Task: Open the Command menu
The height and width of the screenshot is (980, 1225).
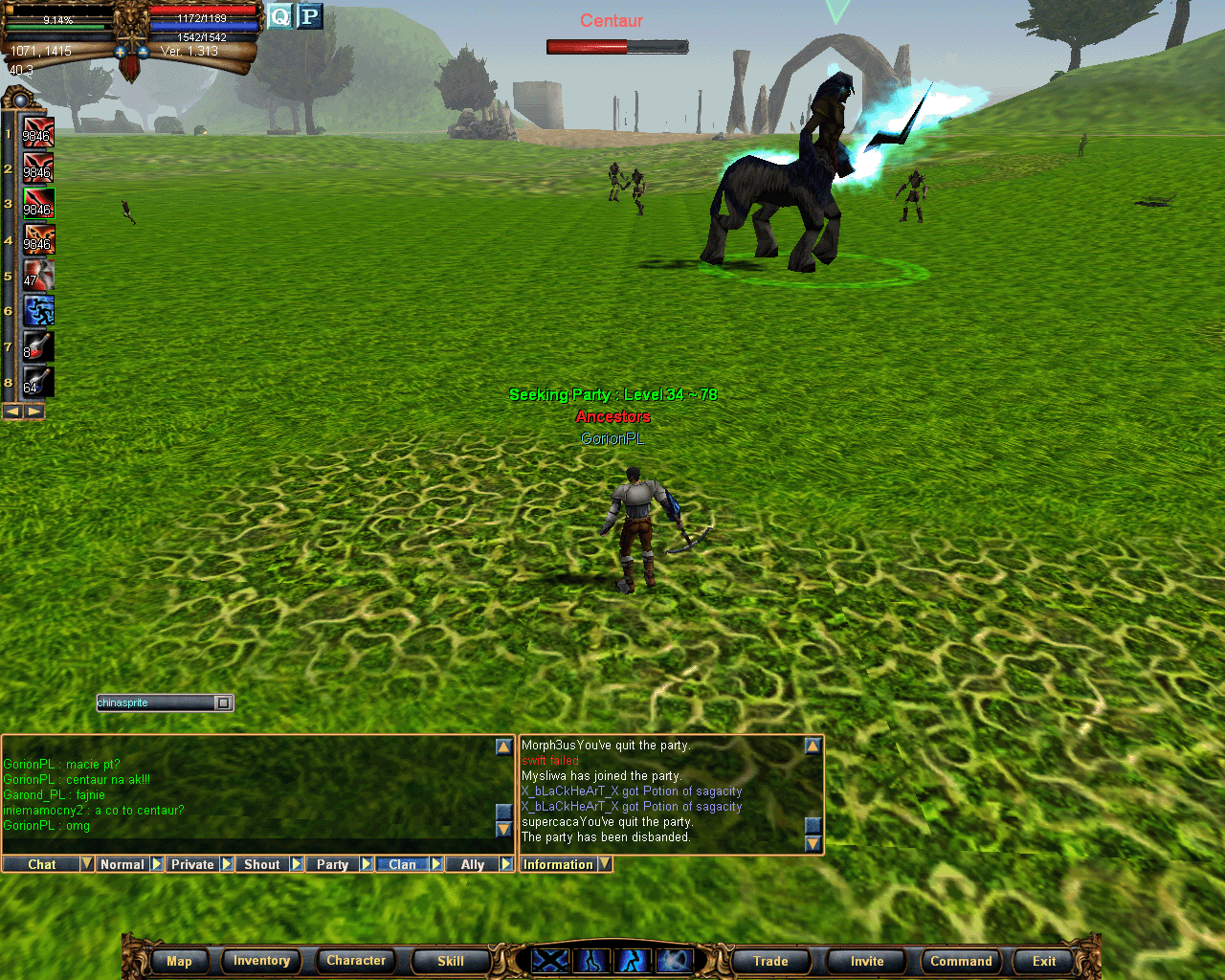Action: pyautogui.click(x=961, y=961)
